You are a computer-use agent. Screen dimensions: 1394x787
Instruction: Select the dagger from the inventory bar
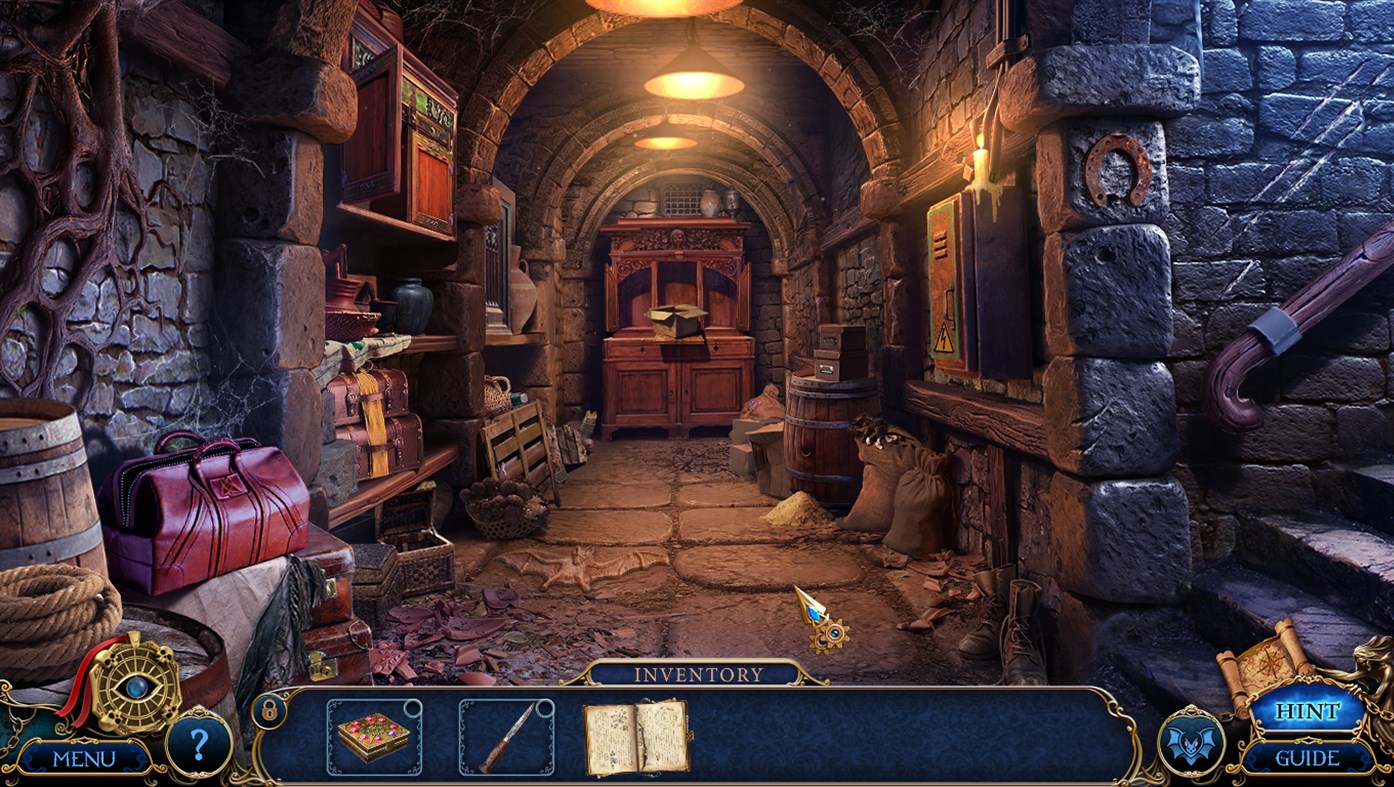coord(507,737)
